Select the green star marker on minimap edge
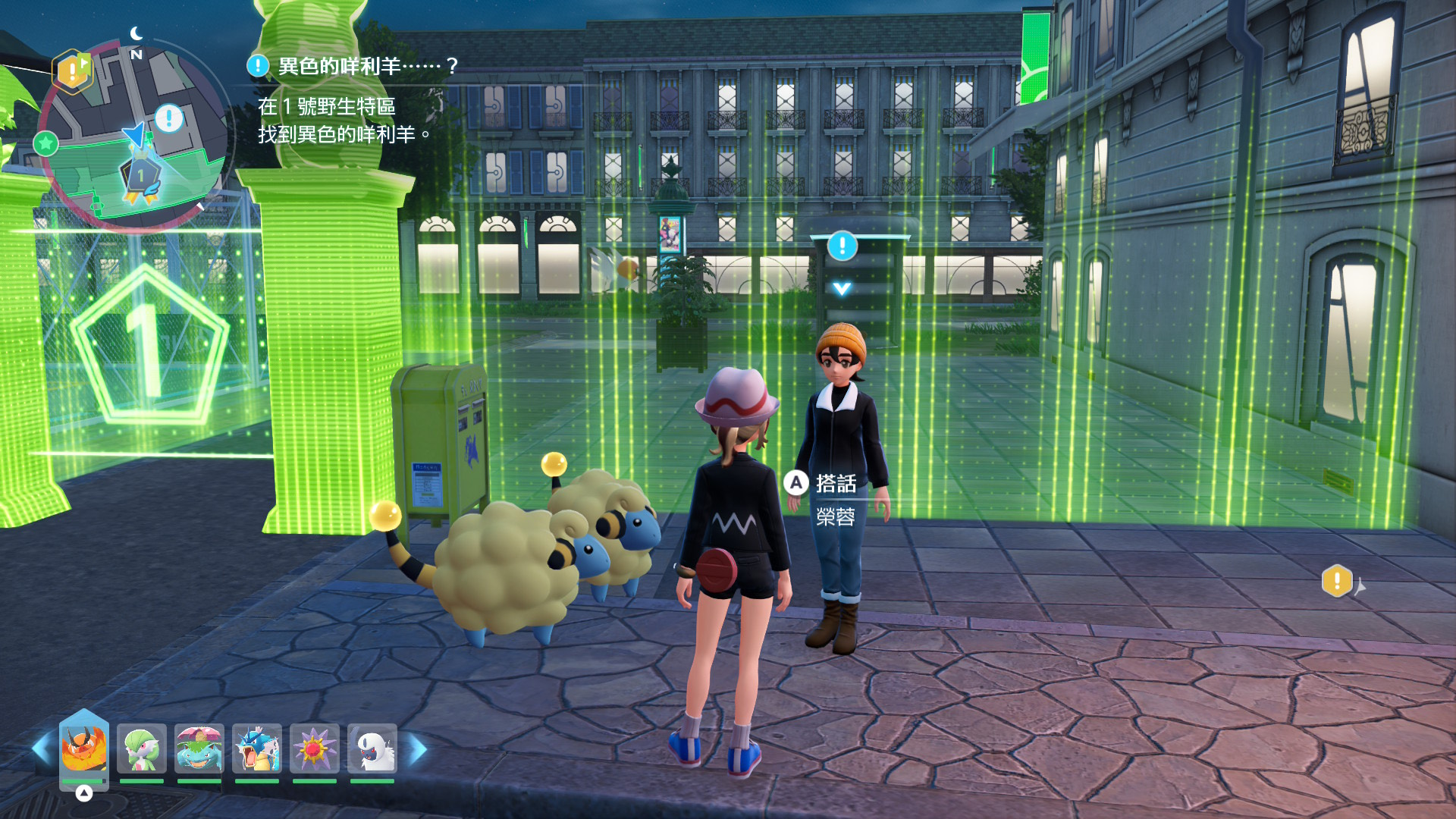The image size is (1456, 819). point(46,143)
